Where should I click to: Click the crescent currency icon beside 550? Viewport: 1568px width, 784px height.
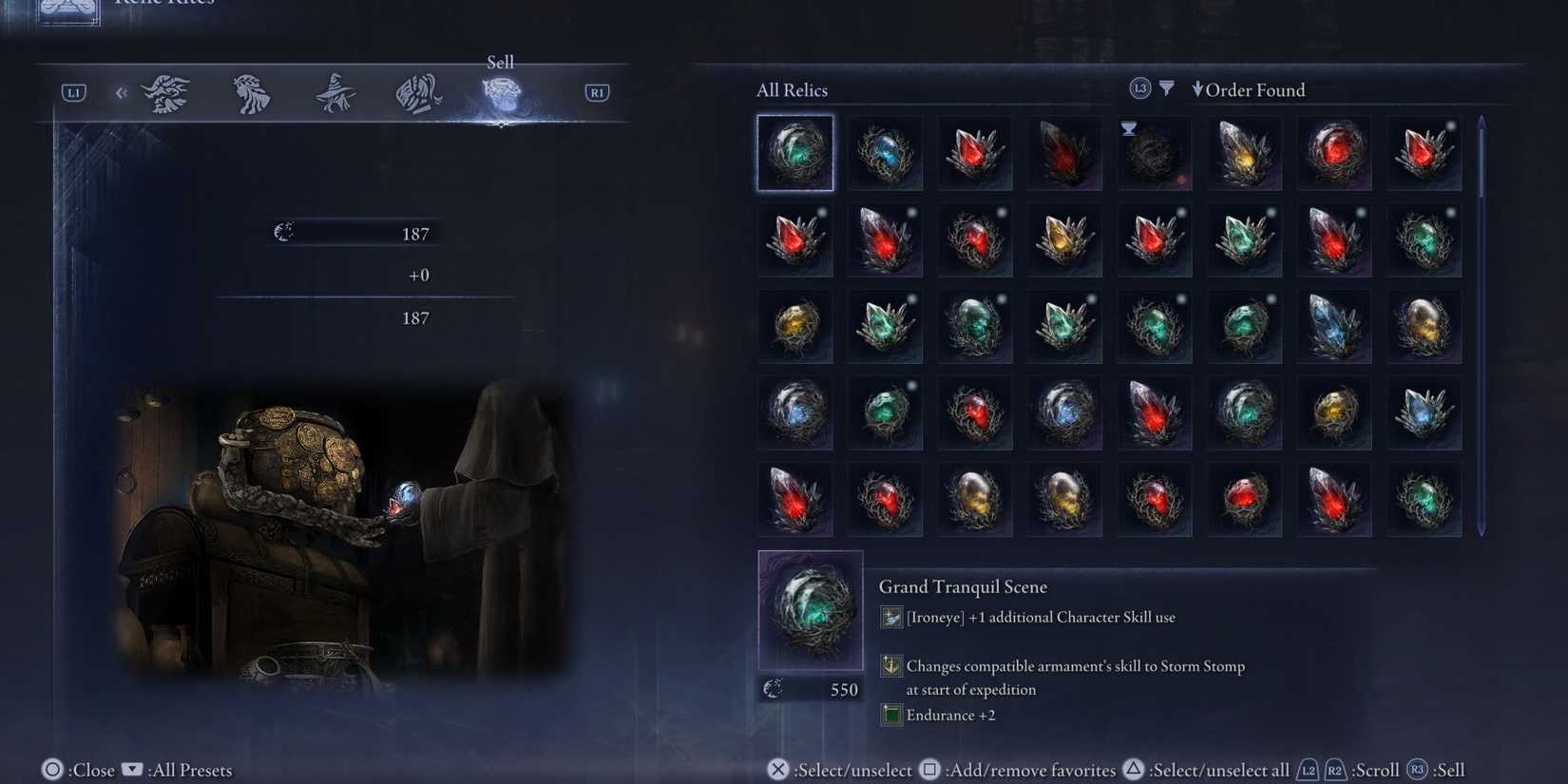(x=772, y=689)
